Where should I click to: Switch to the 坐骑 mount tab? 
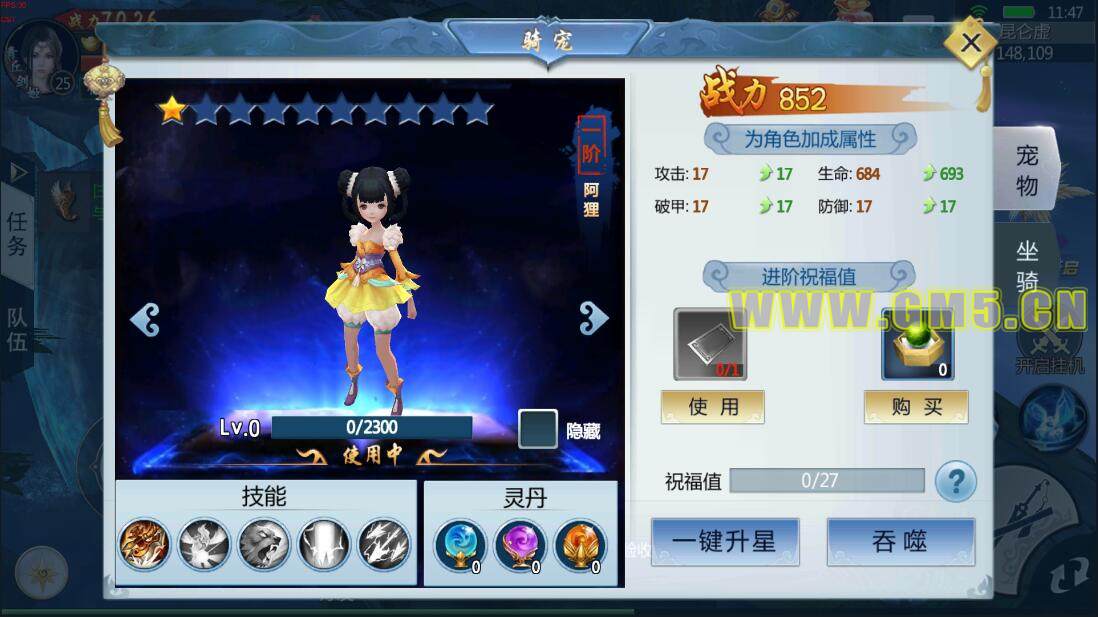tap(1027, 263)
